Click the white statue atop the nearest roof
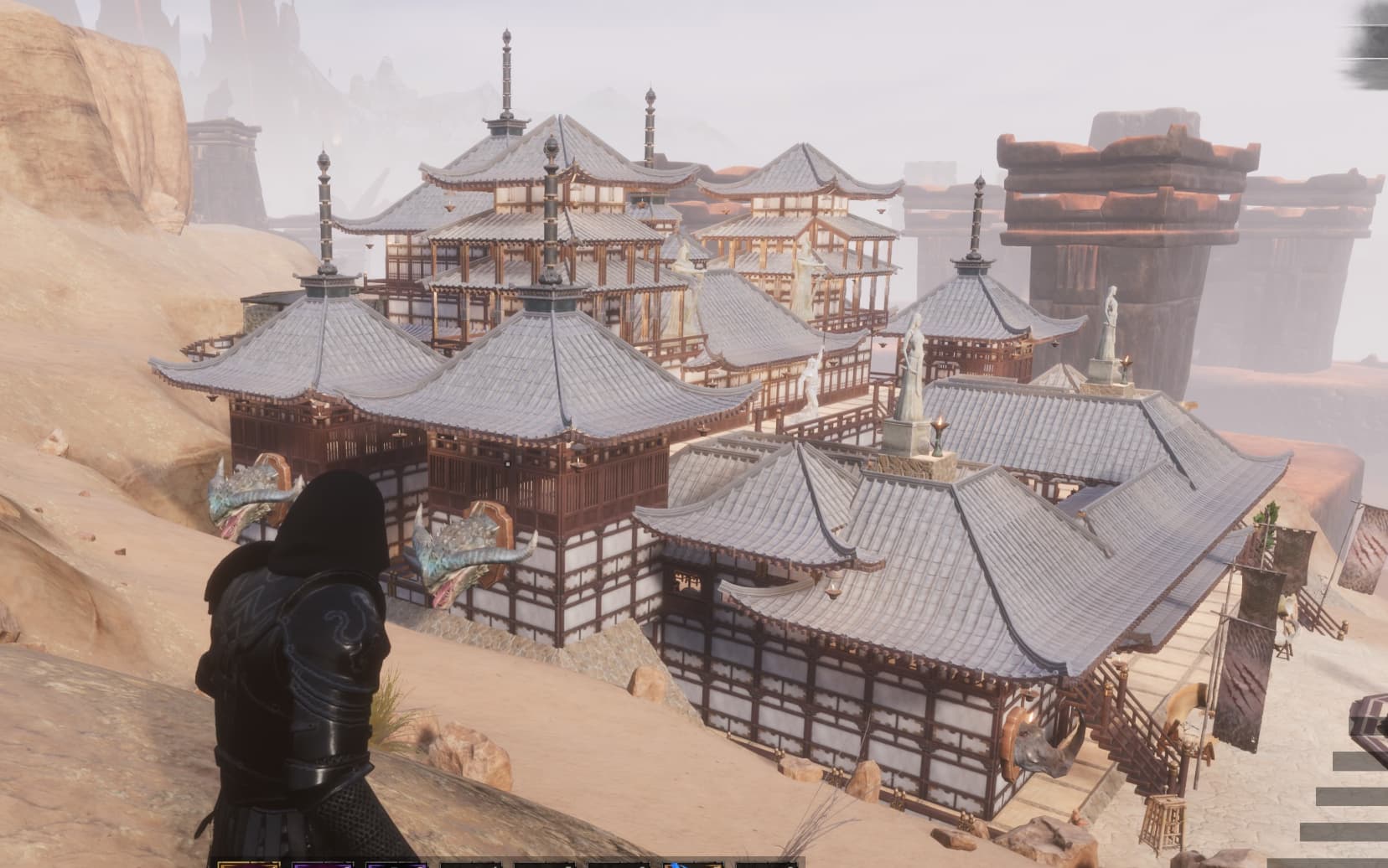Image resolution: width=1388 pixels, height=868 pixels. click(914, 369)
